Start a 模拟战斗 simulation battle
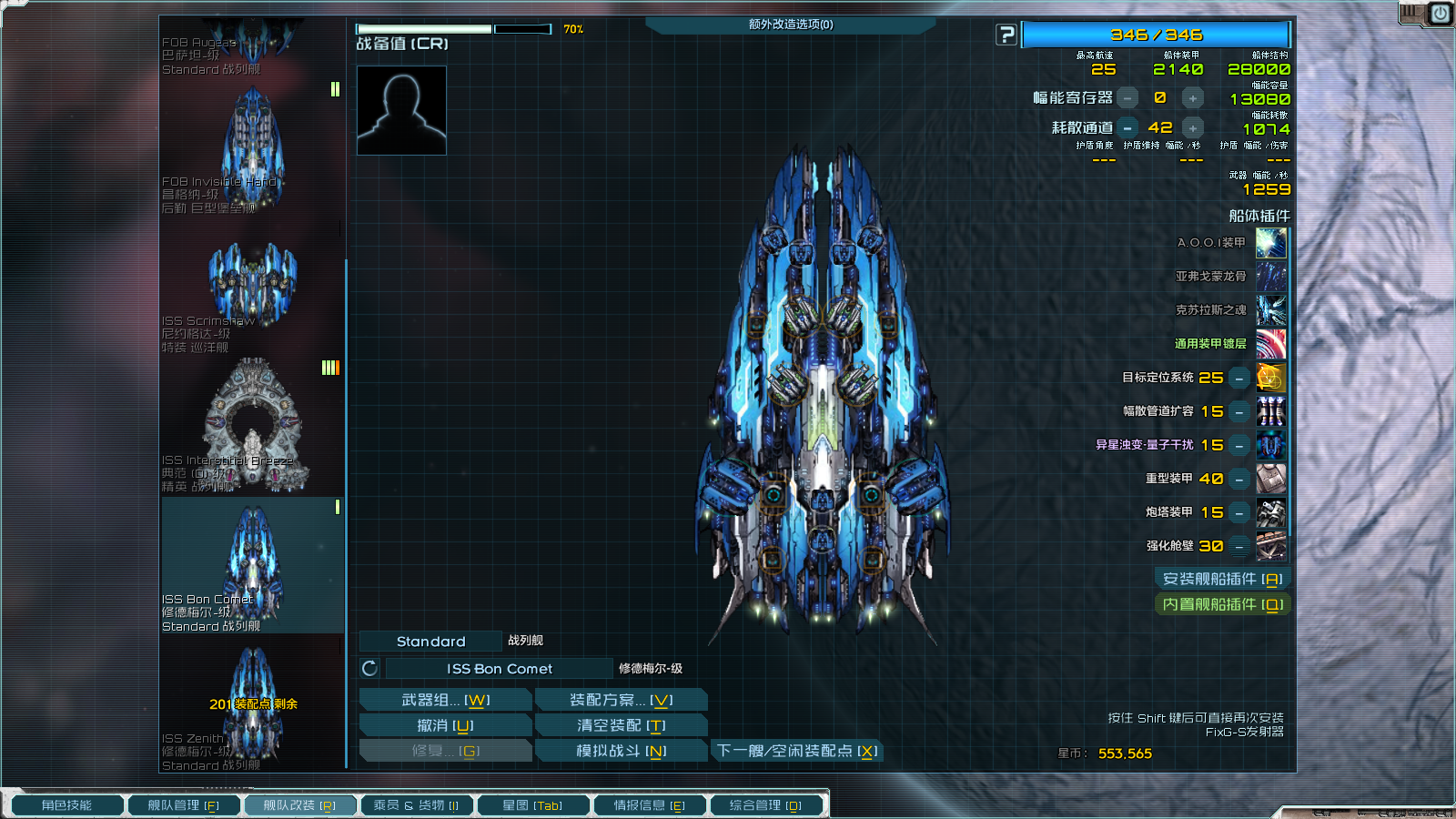This screenshot has width=1456, height=819. (621, 751)
